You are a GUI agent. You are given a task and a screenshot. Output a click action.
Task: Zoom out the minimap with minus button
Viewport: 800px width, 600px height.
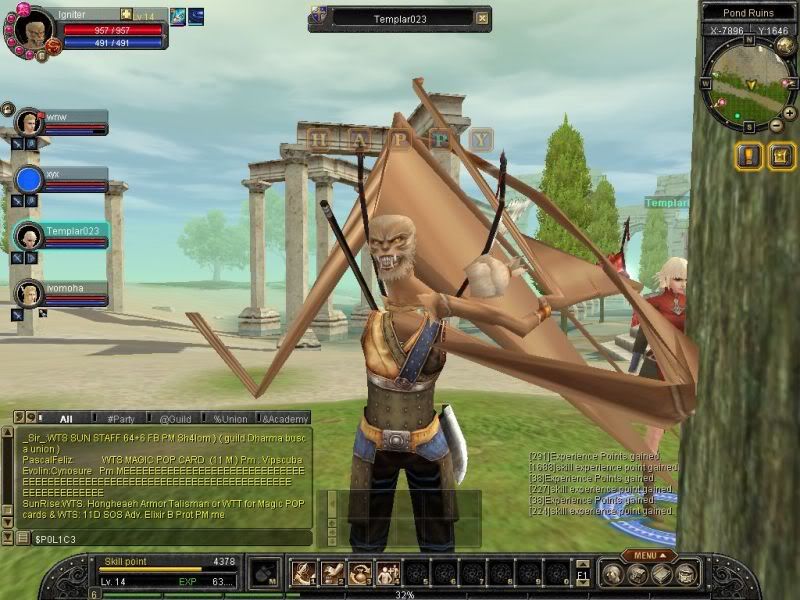(x=776, y=126)
